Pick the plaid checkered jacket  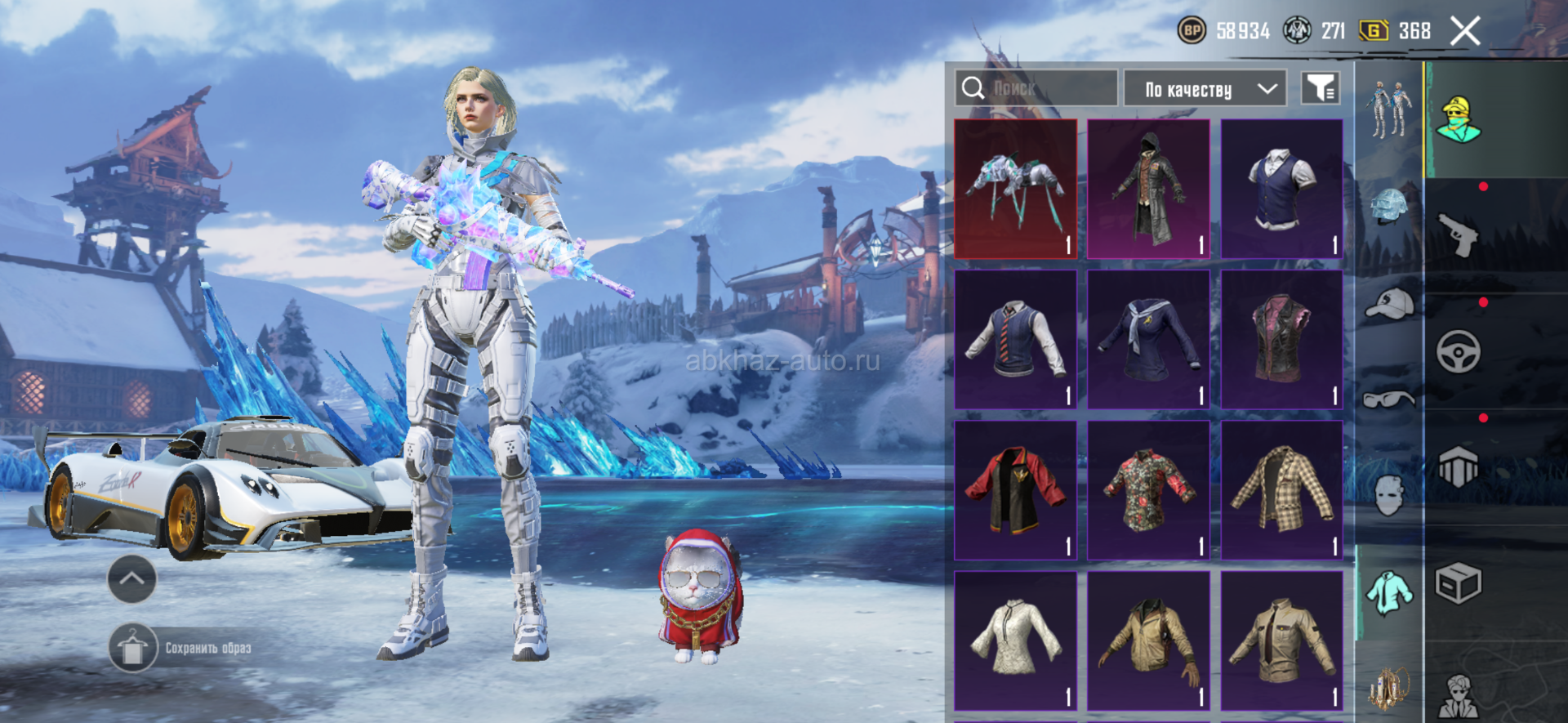pyautogui.click(x=1281, y=490)
